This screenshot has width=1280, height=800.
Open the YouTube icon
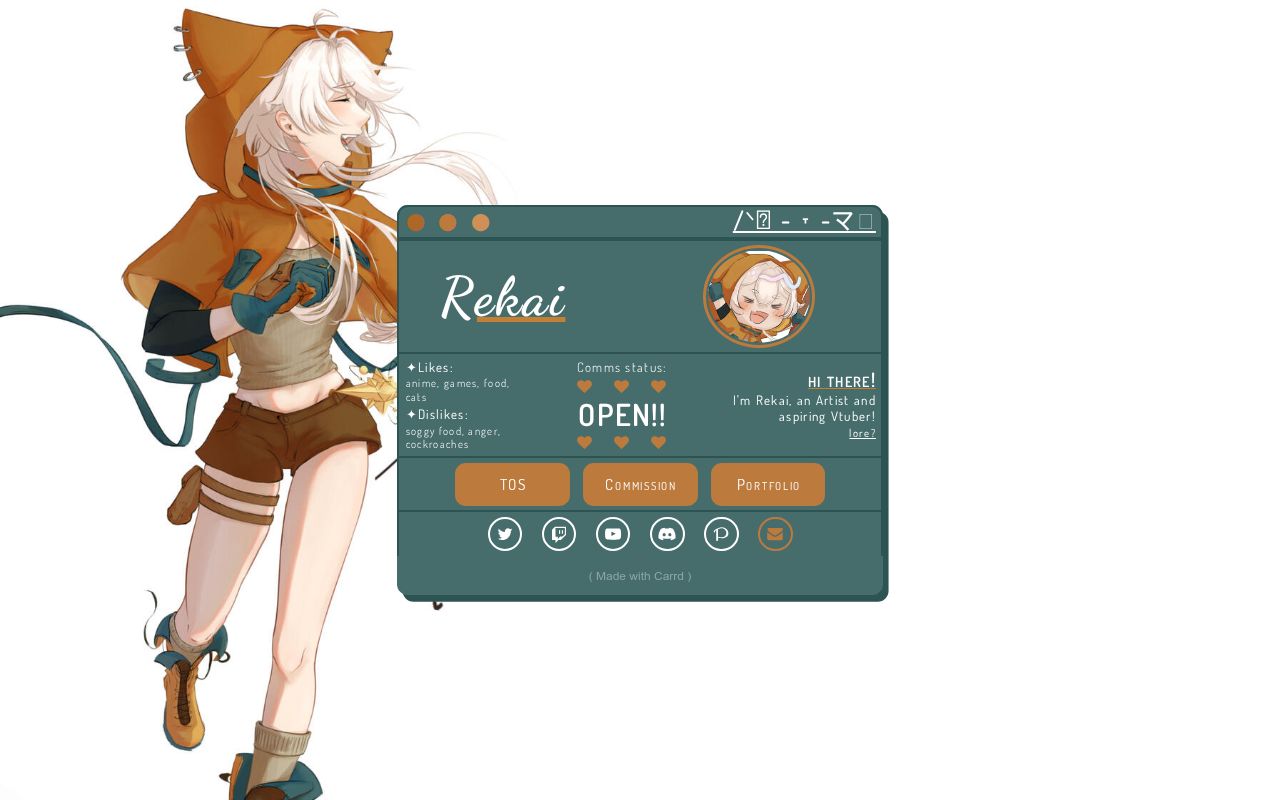click(613, 534)
